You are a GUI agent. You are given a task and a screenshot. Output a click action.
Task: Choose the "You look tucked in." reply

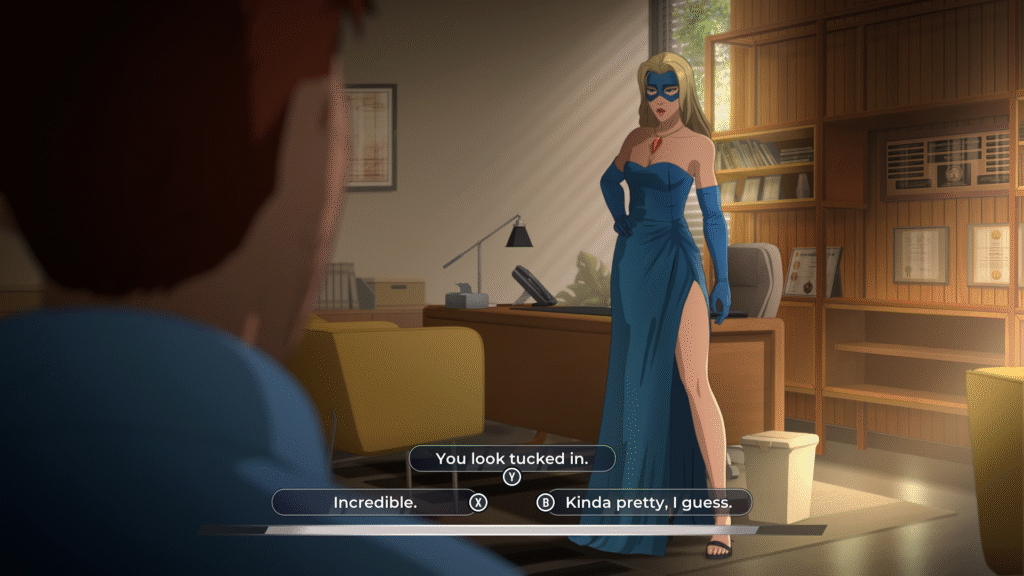[x=511, y=459]
